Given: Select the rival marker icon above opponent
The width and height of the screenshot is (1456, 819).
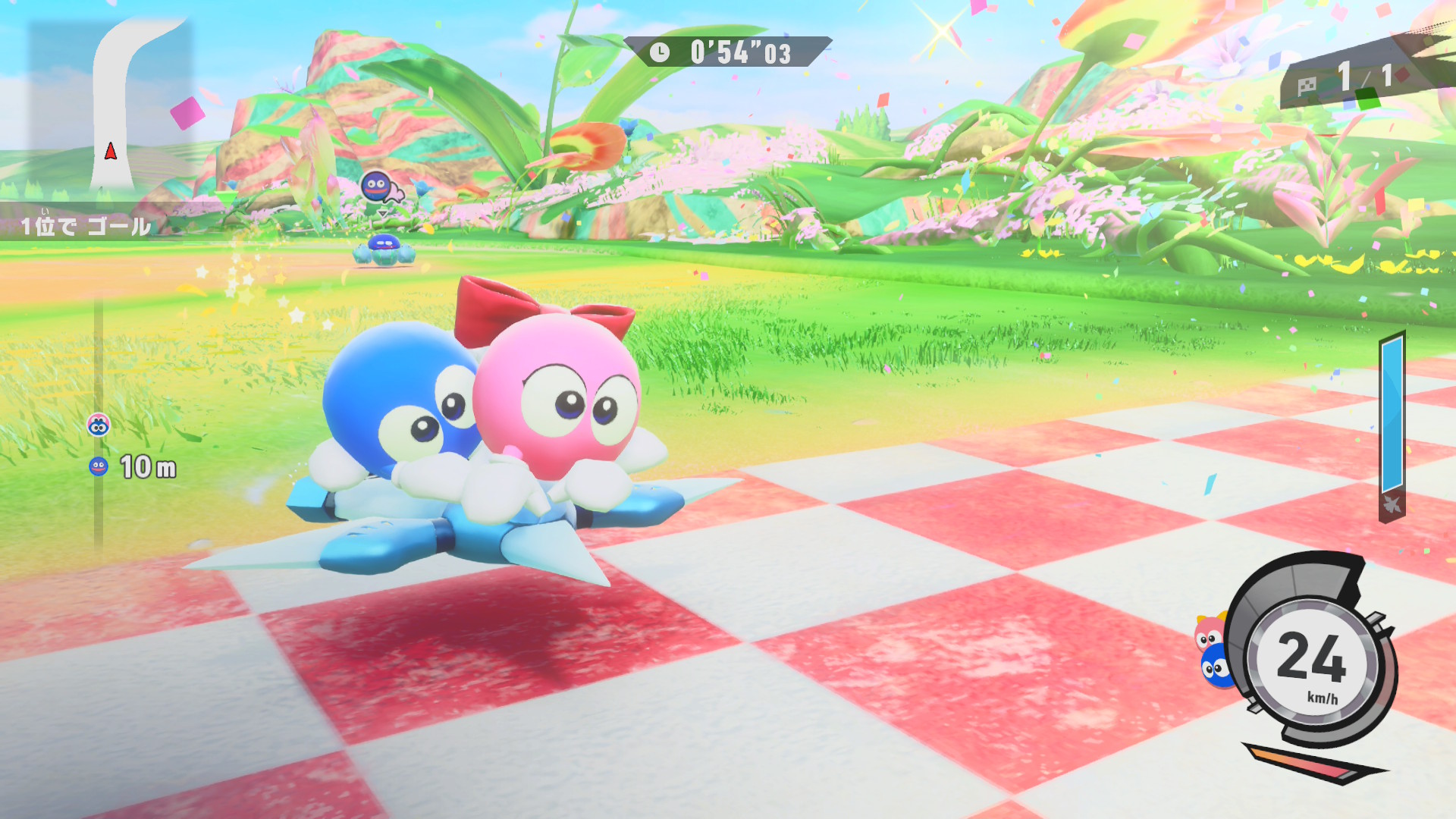Looking at the screenshot, I should click(x=377, y=187).
